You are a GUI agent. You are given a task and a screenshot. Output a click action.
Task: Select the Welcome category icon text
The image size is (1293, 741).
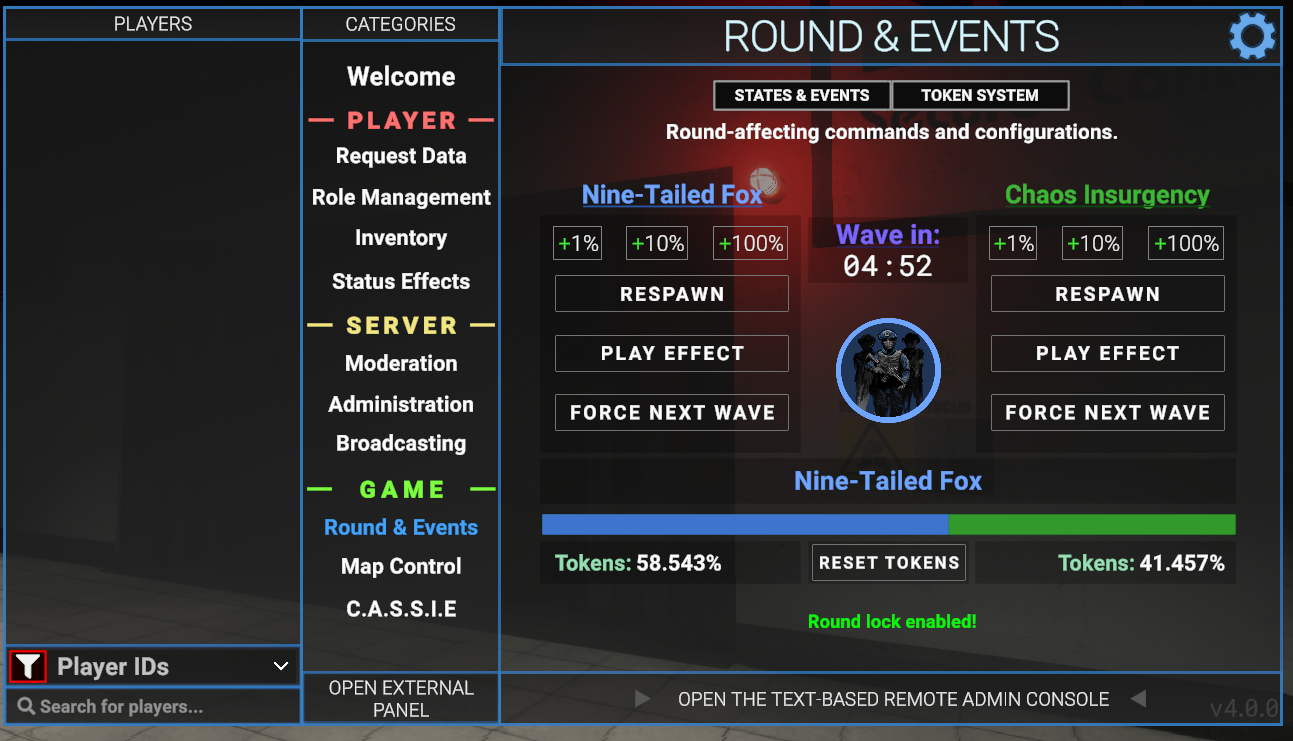[x=401, y=76]
